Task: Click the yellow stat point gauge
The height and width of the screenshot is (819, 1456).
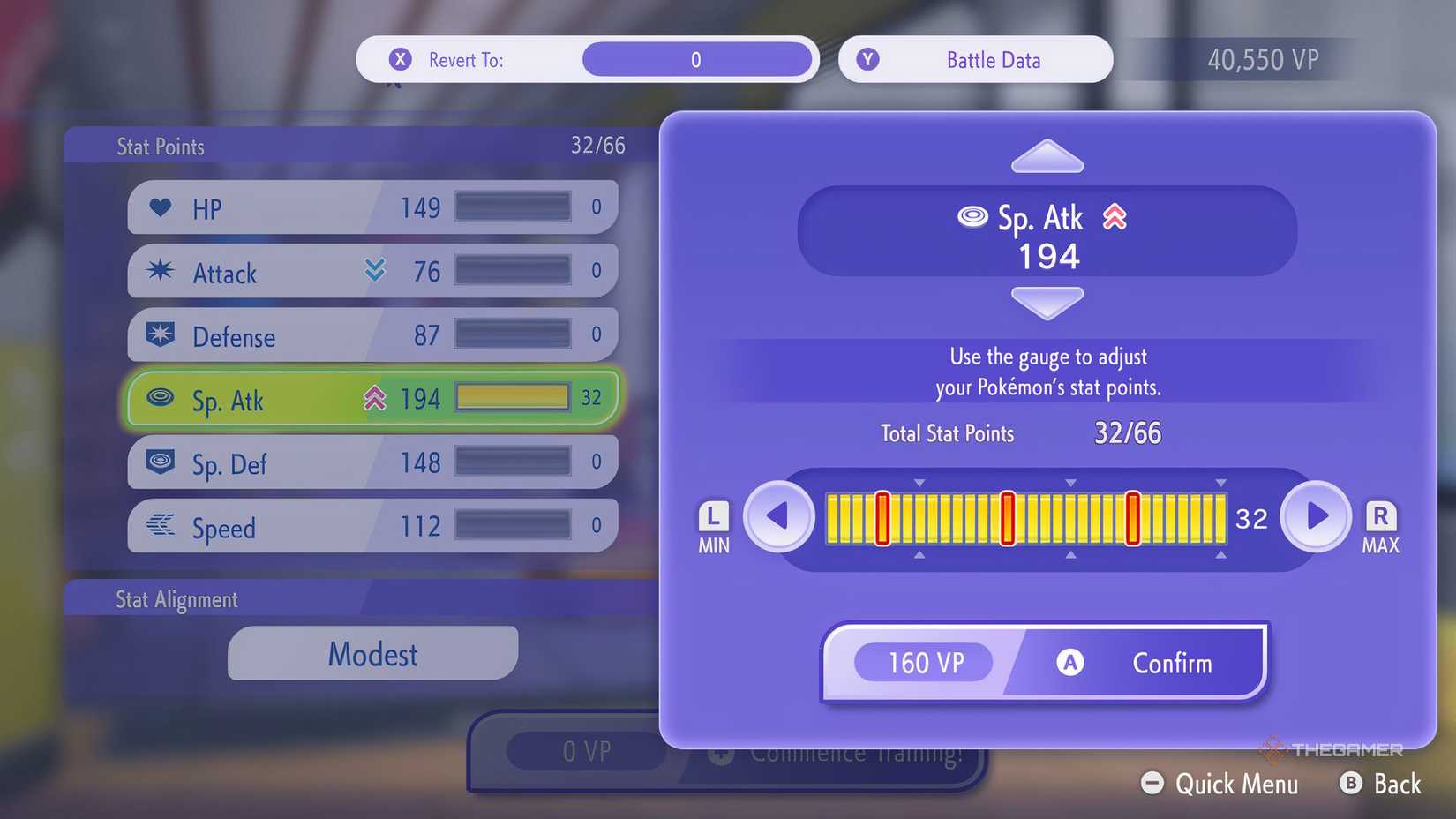Action: pyautogui.click(x=1024, y=518)
